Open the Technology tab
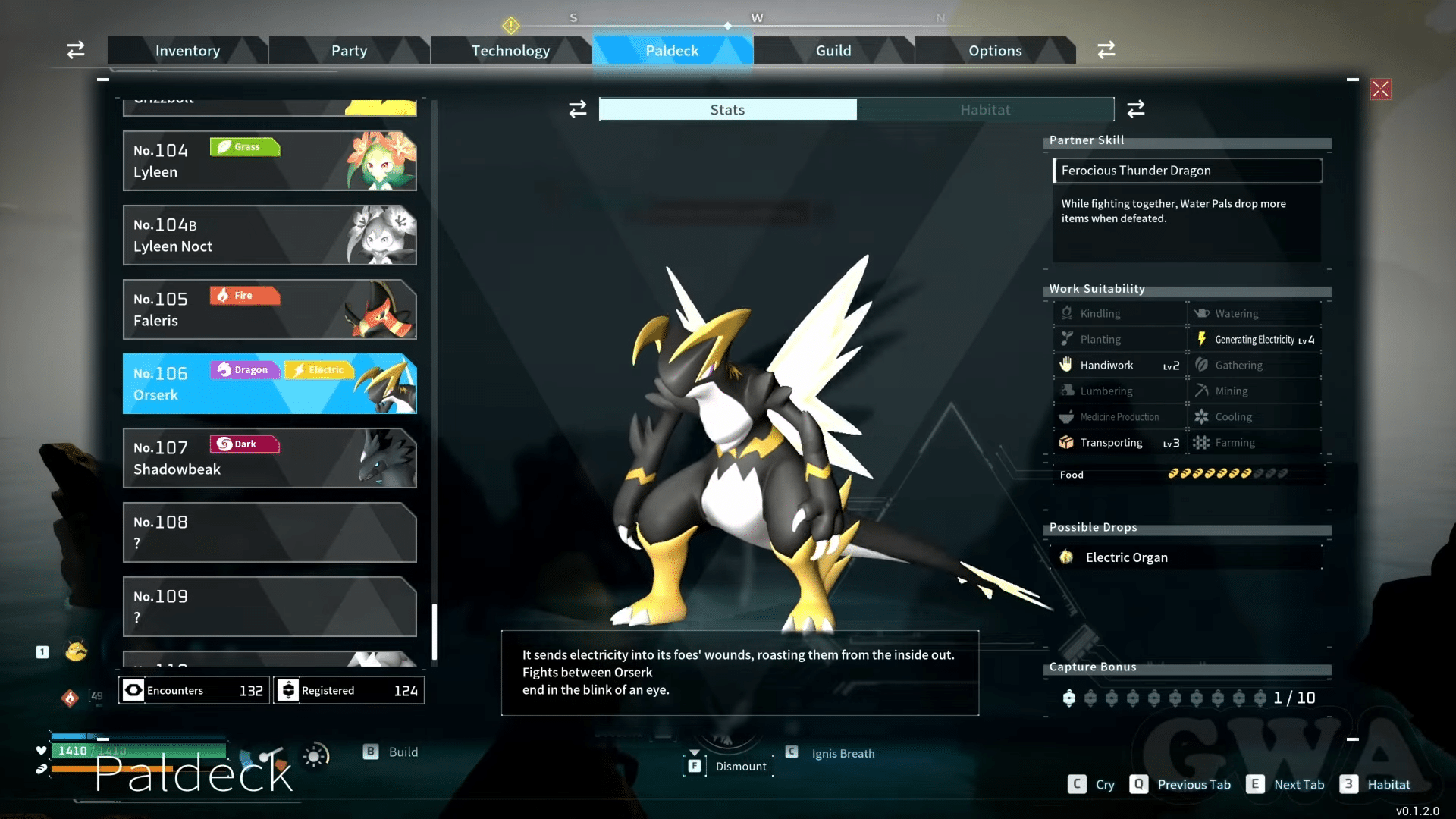The image size is (1456, 819). 510,51
